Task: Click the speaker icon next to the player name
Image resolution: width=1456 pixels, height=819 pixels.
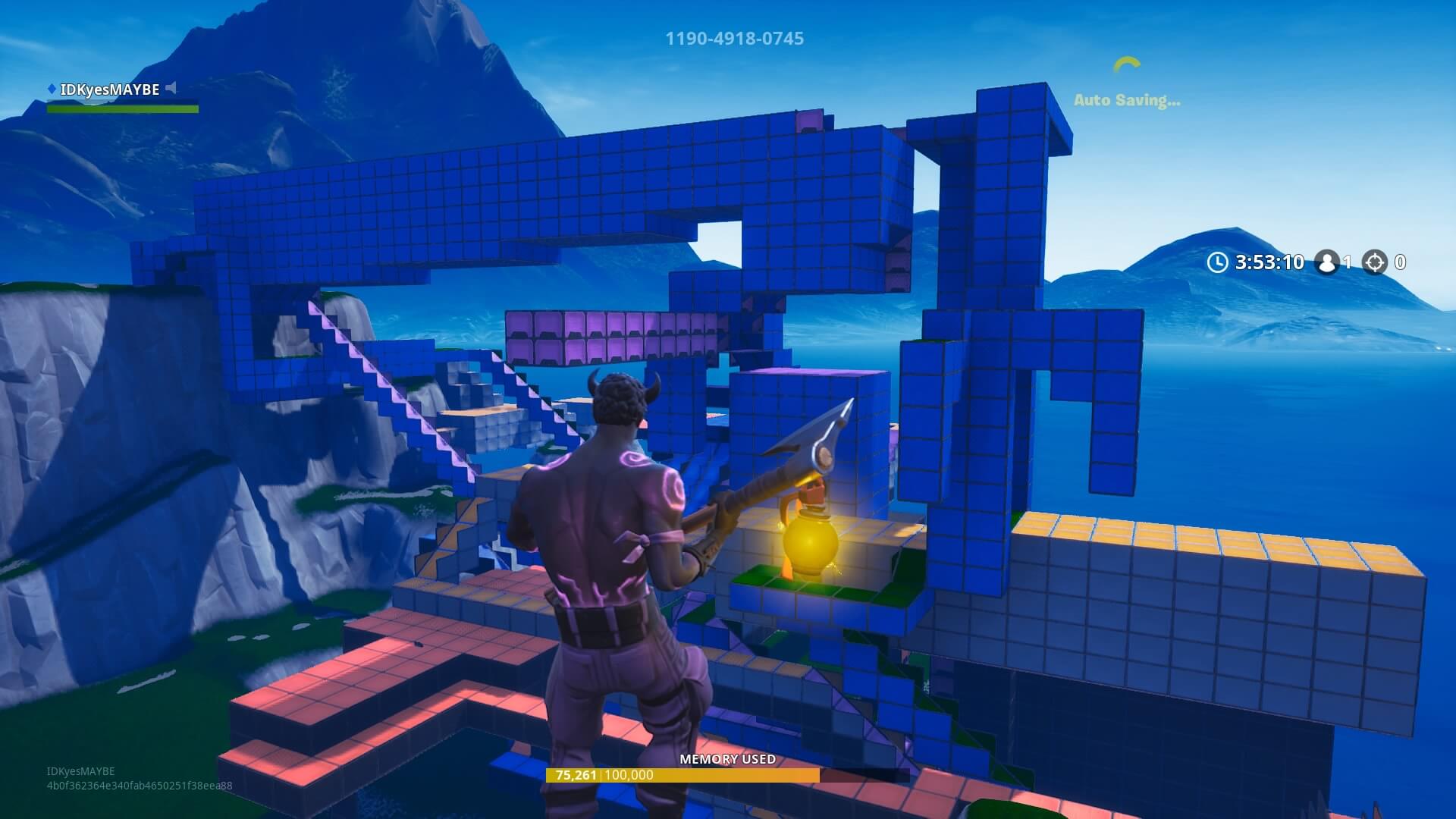Action: click(x=172, y=87)
